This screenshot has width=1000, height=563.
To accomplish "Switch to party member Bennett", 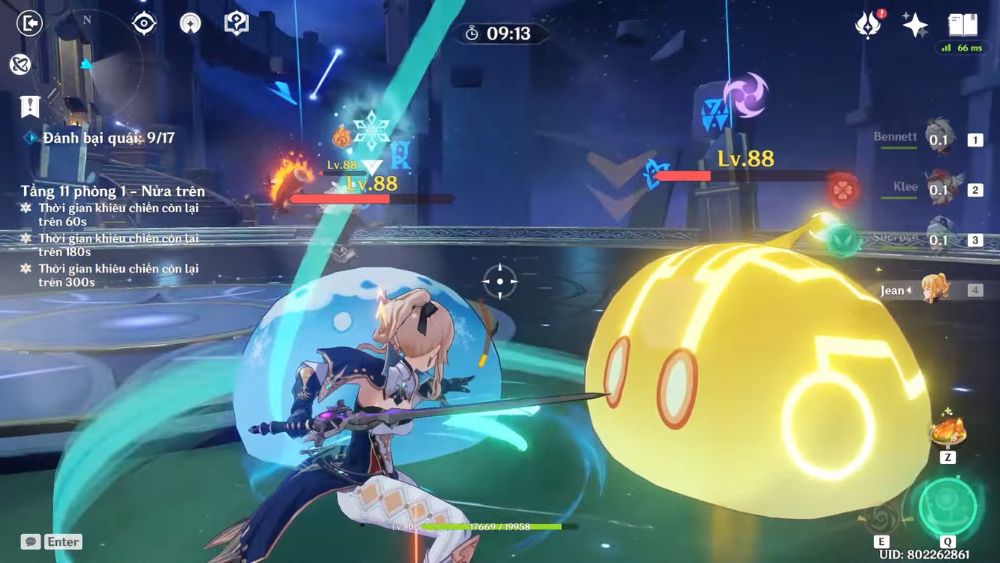I will 937,139.
